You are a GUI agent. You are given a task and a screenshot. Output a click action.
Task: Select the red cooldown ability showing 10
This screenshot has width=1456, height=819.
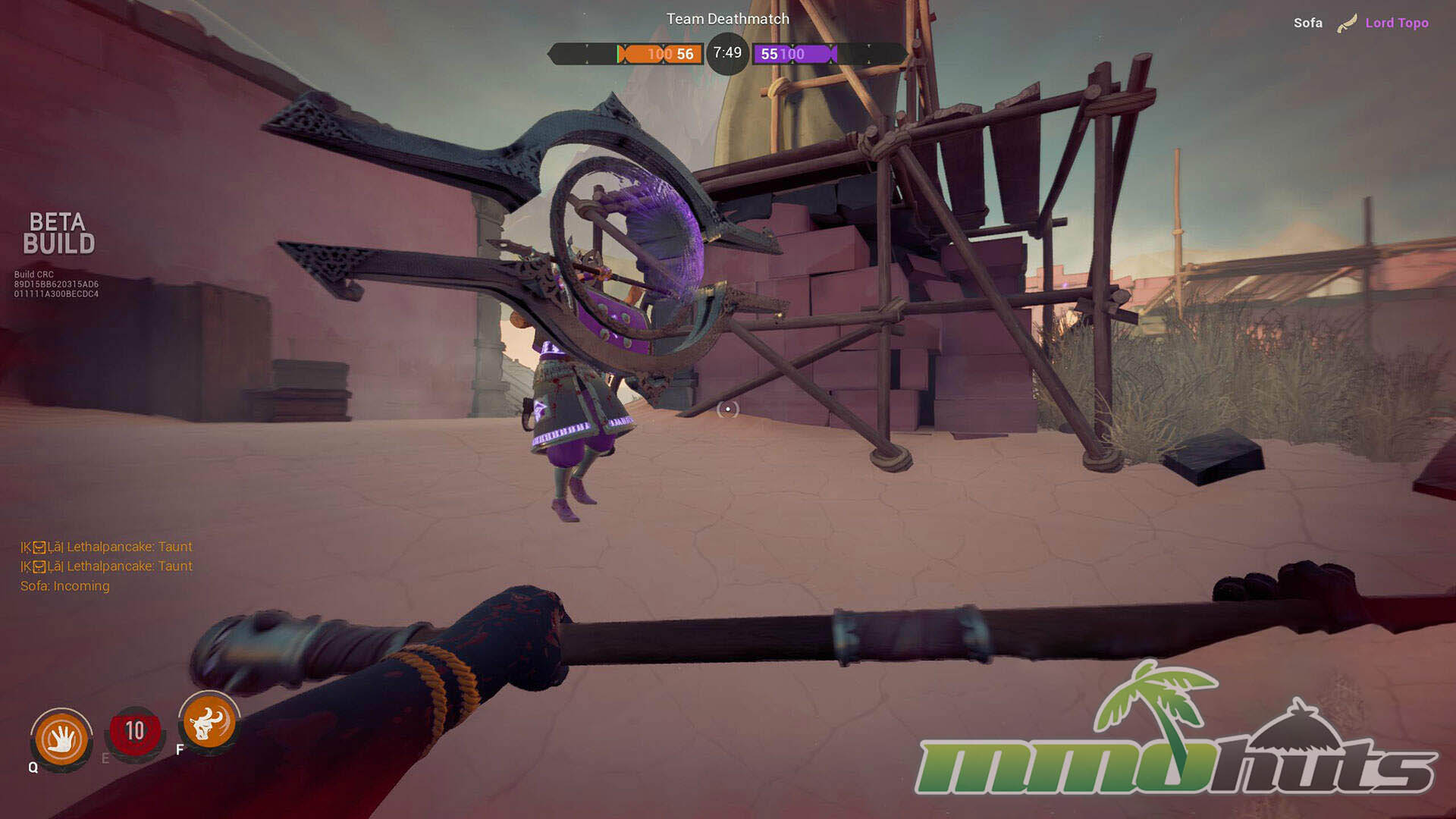tap(134, 732)
